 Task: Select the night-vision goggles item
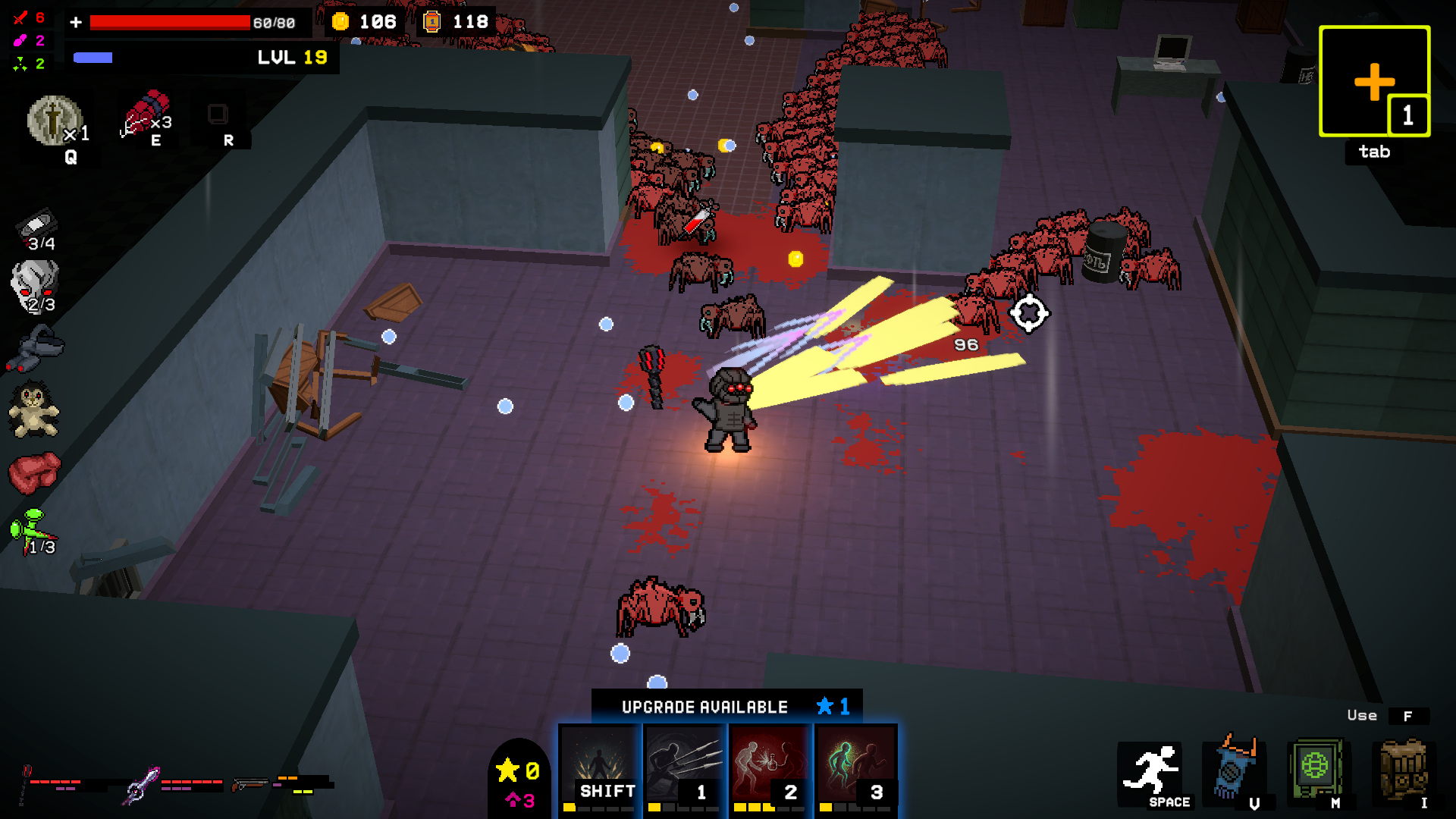pos(36,349)
